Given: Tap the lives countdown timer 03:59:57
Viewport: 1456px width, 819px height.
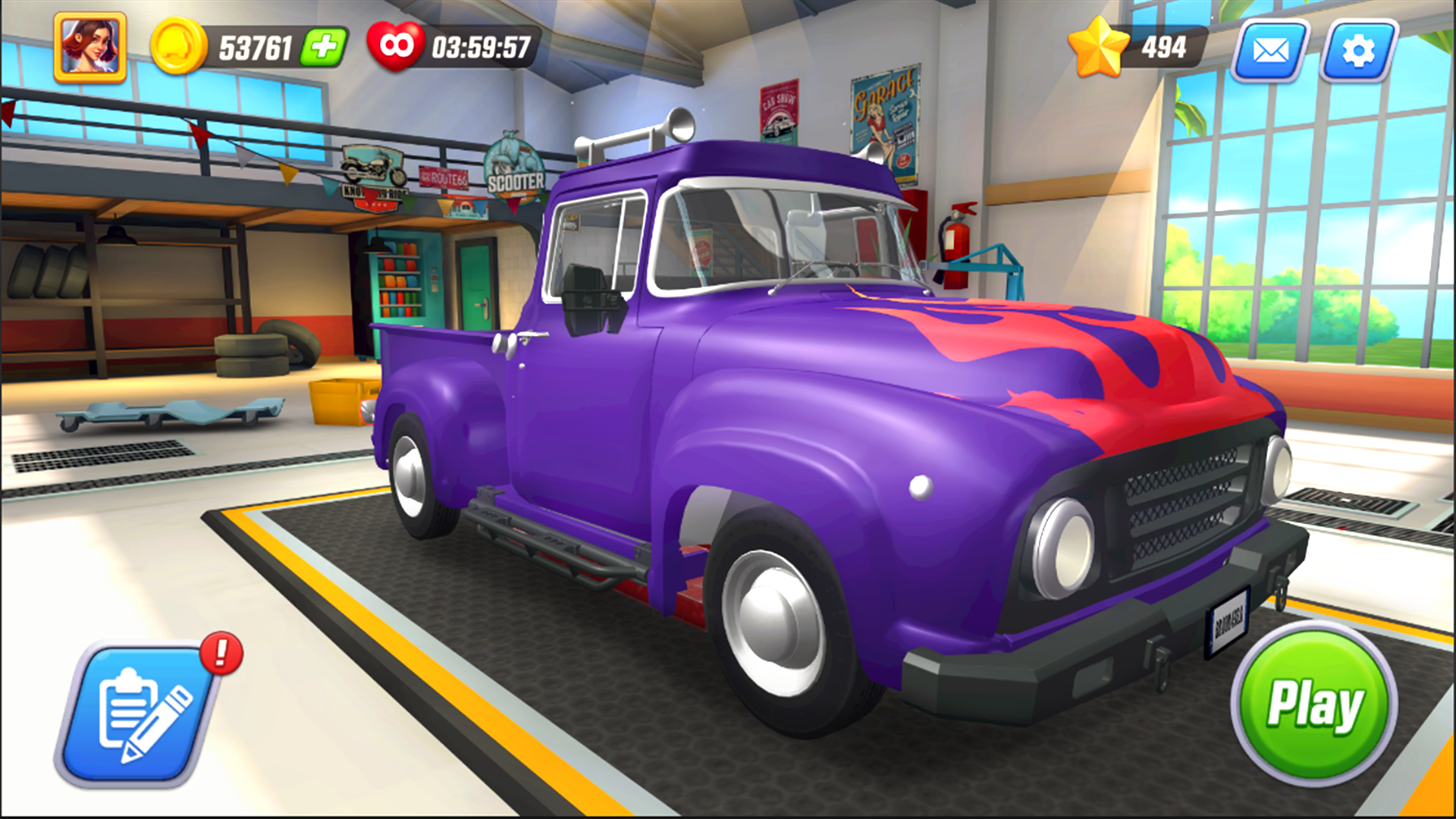Looking at the screenshot, I should pos(484,46).
